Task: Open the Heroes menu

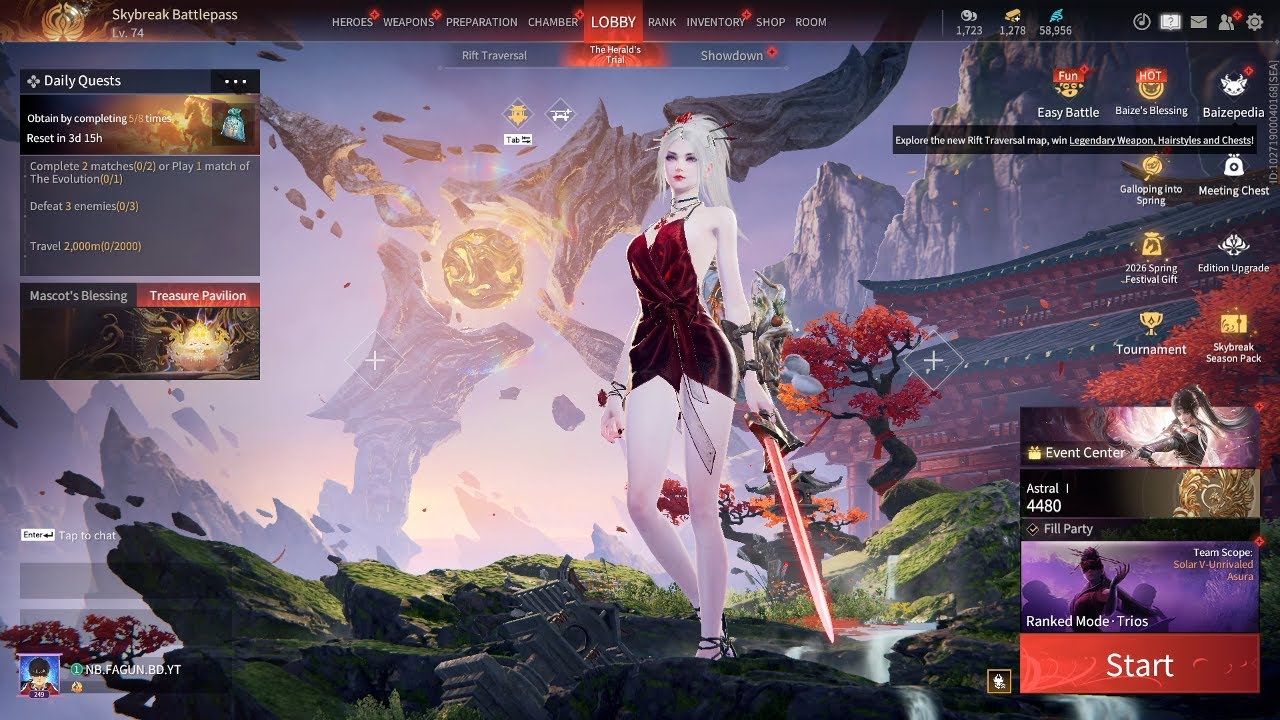Action: (352, 22)
